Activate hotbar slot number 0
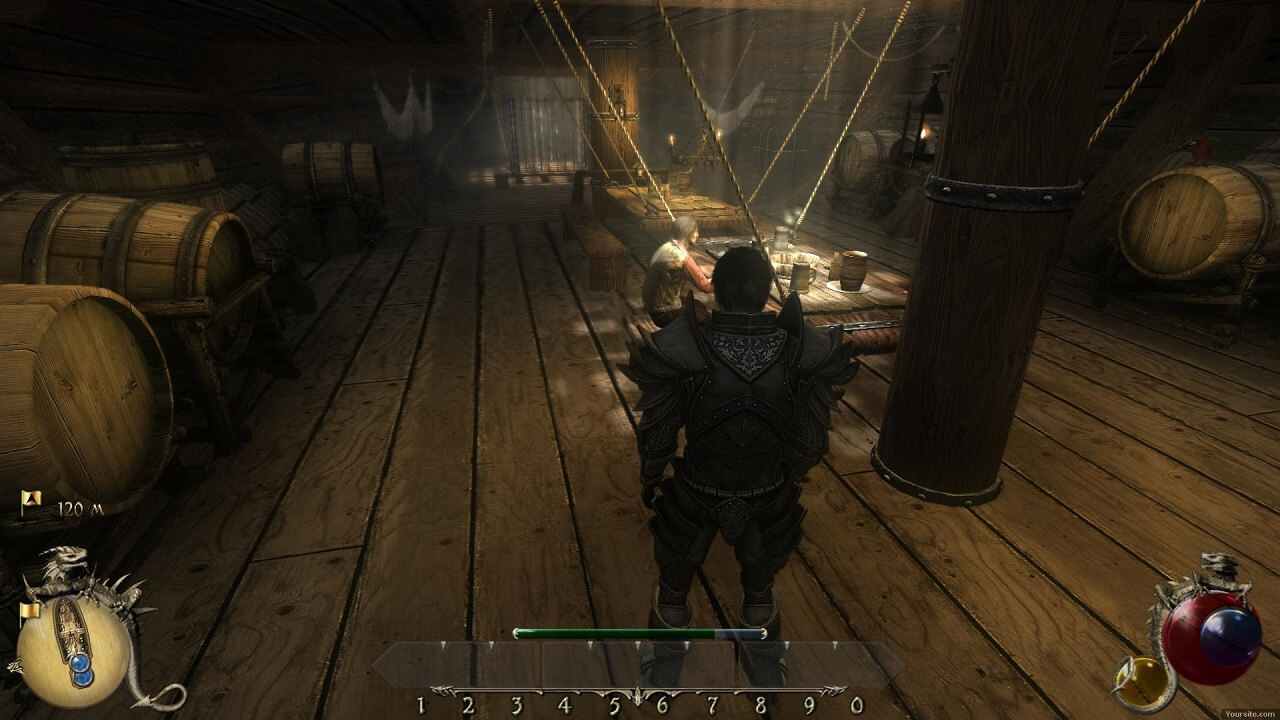 coord(855,705)
